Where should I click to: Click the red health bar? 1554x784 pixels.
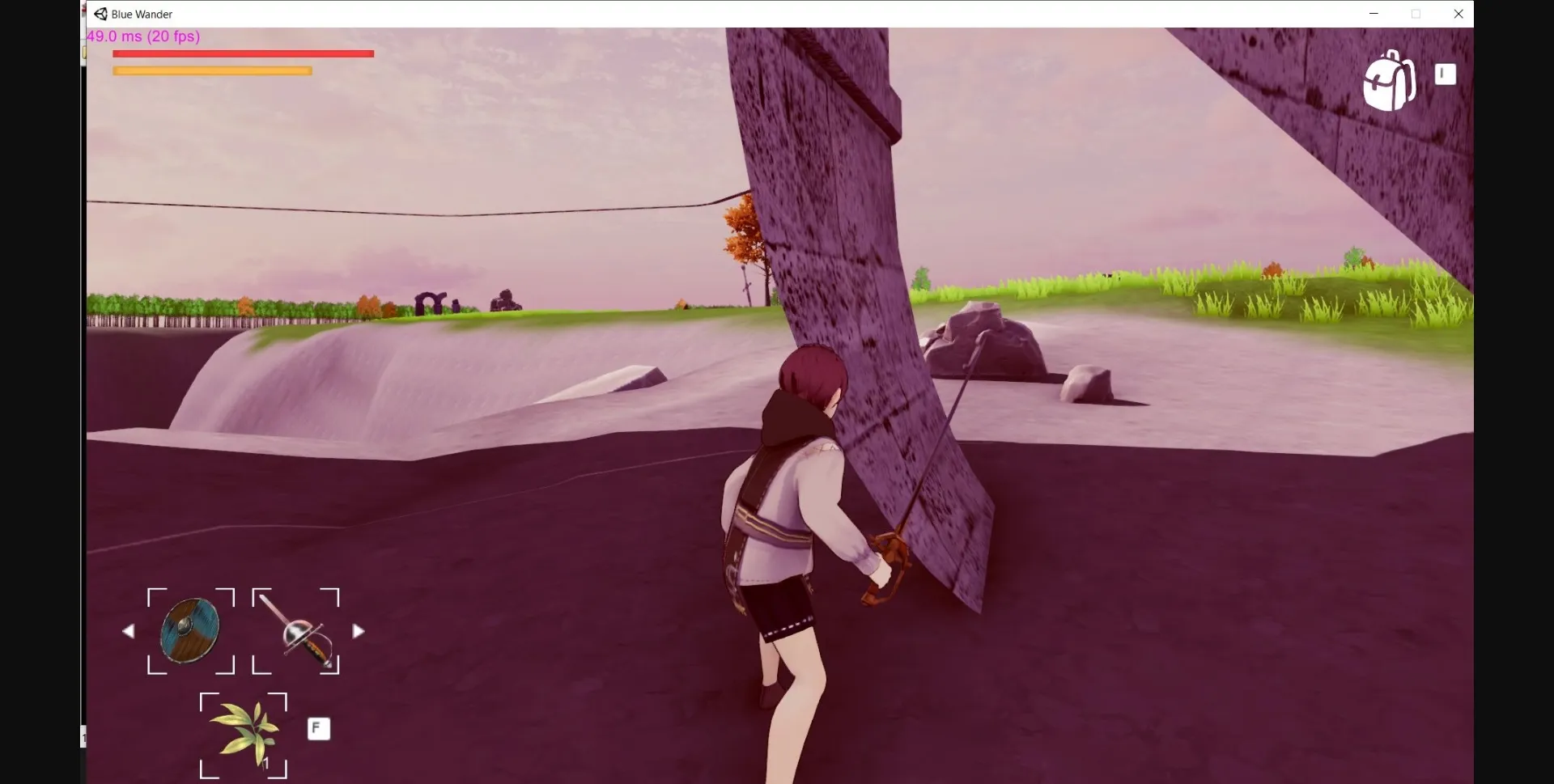[243, 53]
